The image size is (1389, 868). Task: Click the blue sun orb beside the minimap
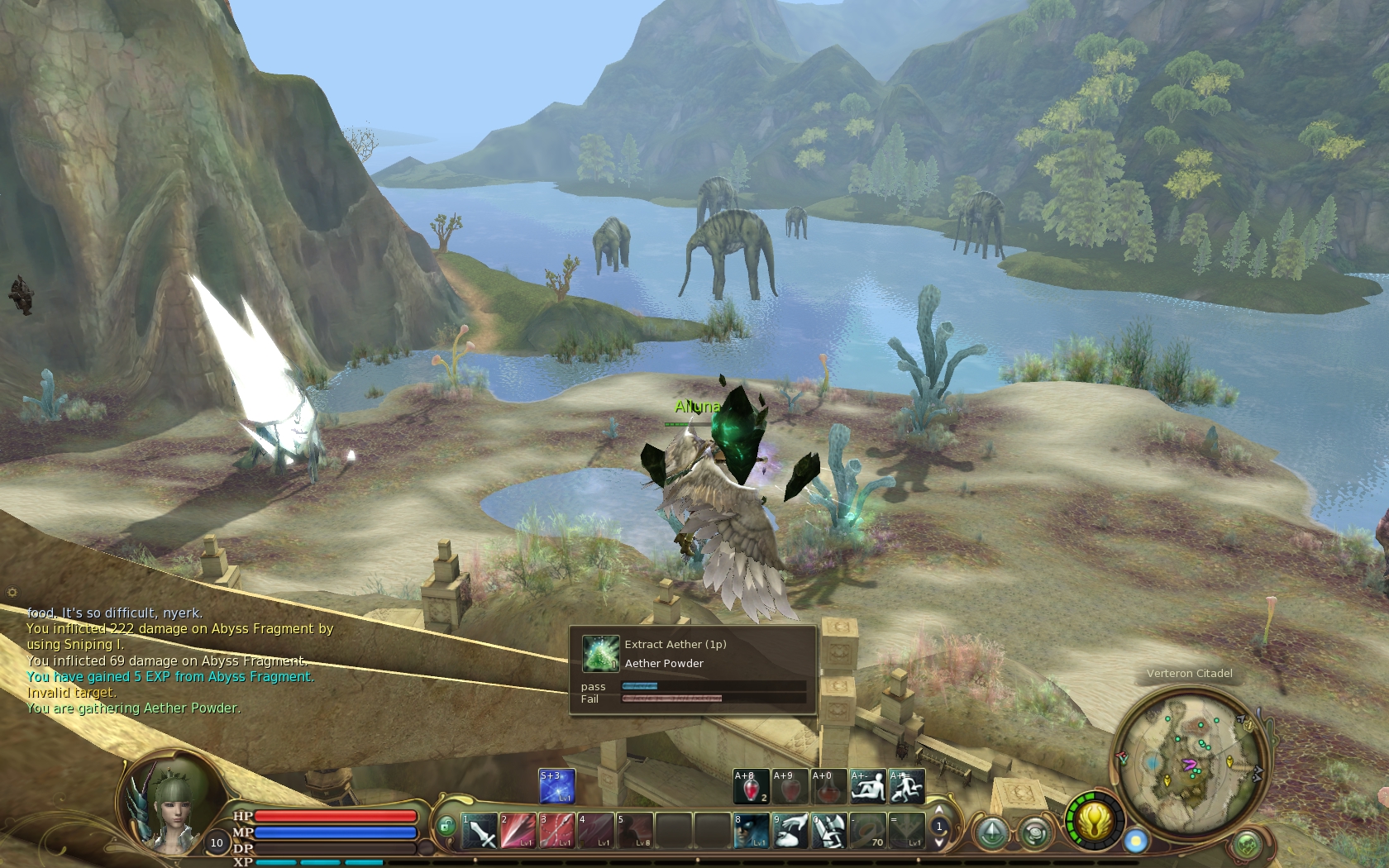(x=1136, y=842)
